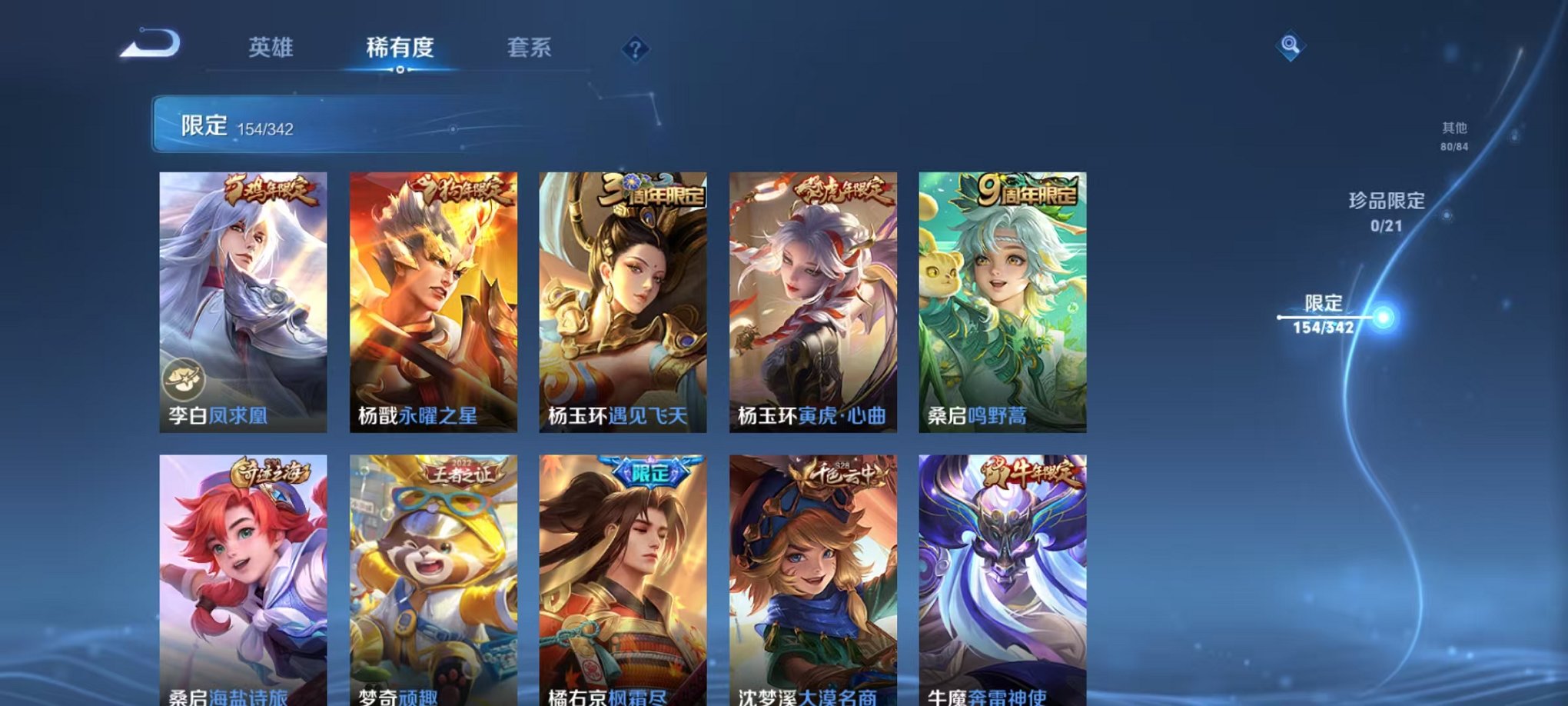This screenshot has width=1568, height=706.
Task: Select the 其他 category on the right
Action: (x=1453, y=135)
